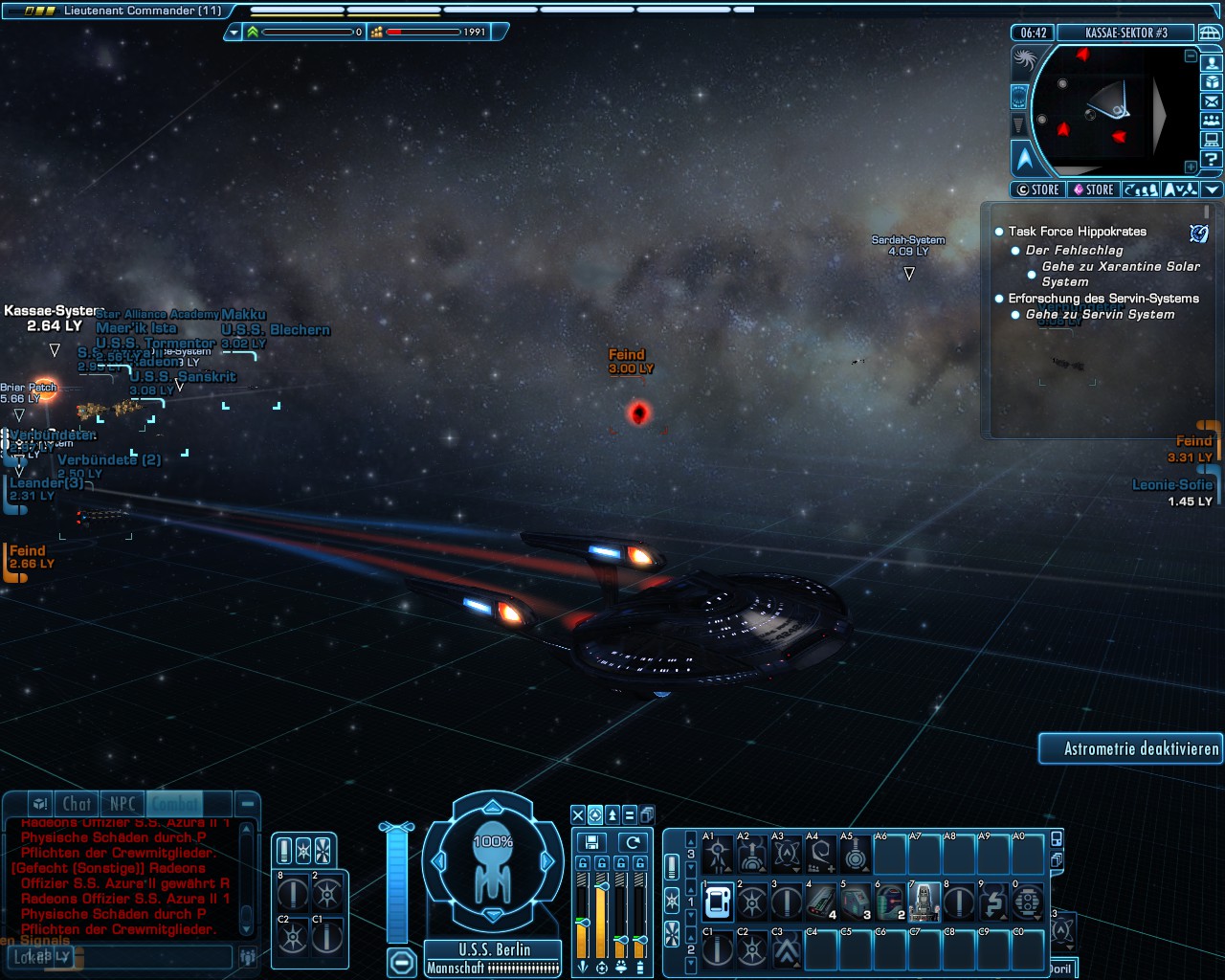Use the slot 4 consumable device

pos(821,902)
